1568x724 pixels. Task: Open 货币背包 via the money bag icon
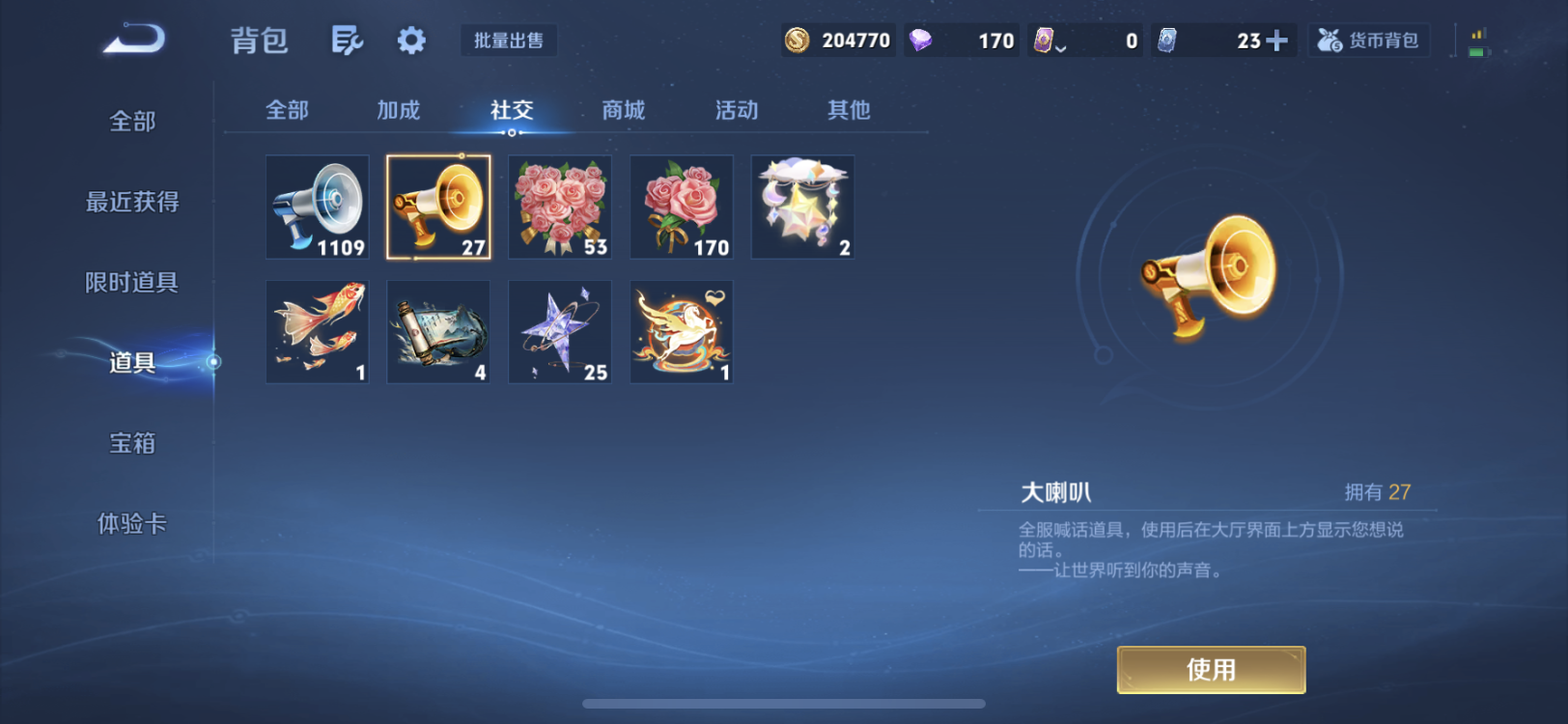[x=1368, y=41]
